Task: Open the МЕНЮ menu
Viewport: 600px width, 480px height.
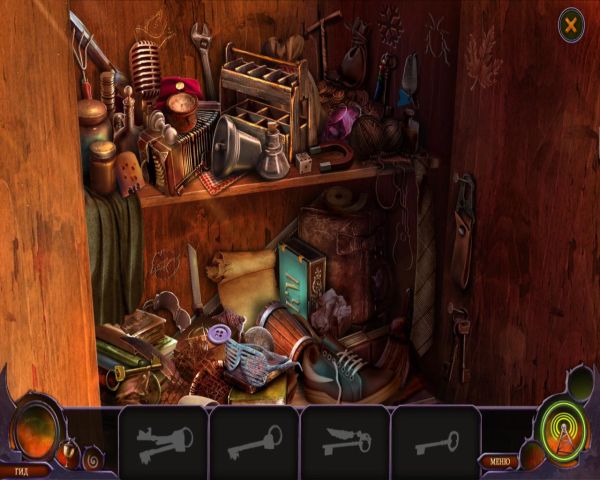Action: 498,461
